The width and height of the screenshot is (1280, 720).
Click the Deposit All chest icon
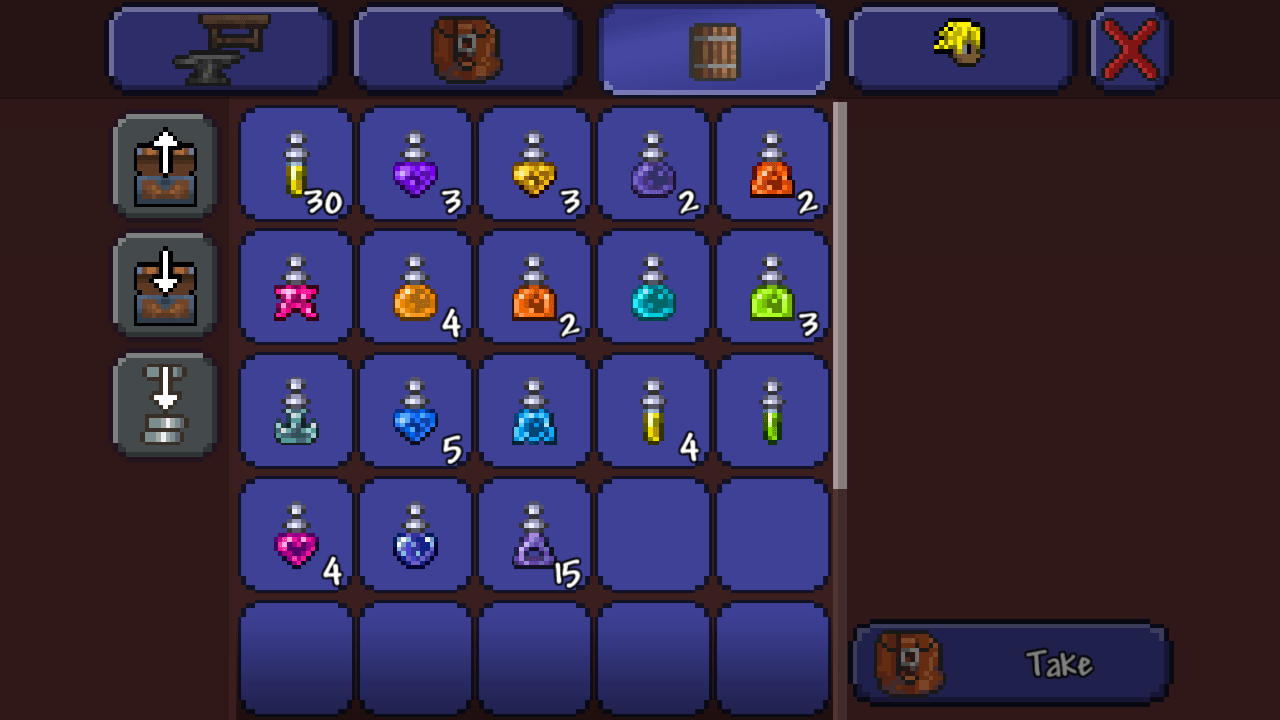[x=164, y=285]
